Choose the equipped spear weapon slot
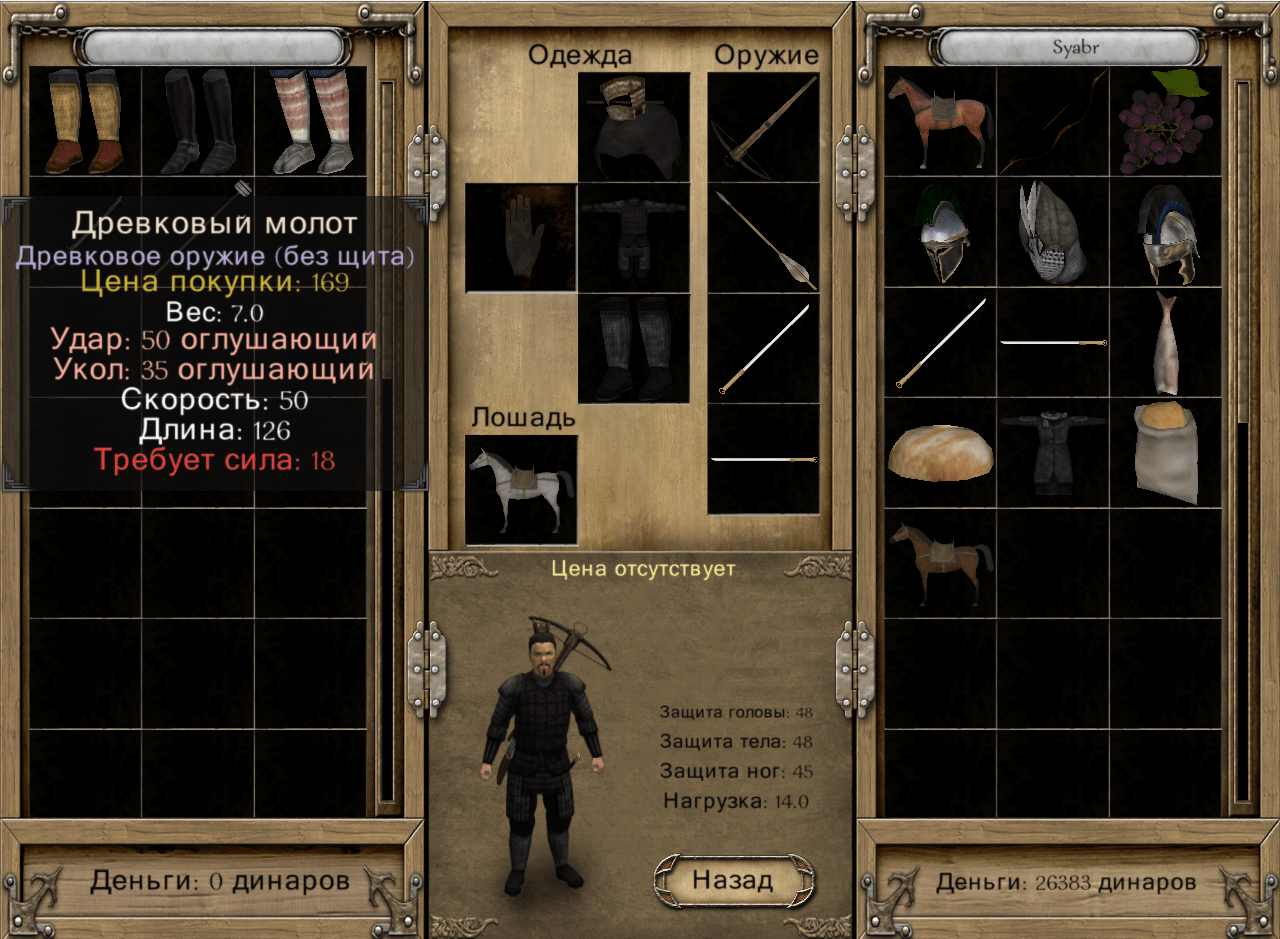 tap(763, 237)
